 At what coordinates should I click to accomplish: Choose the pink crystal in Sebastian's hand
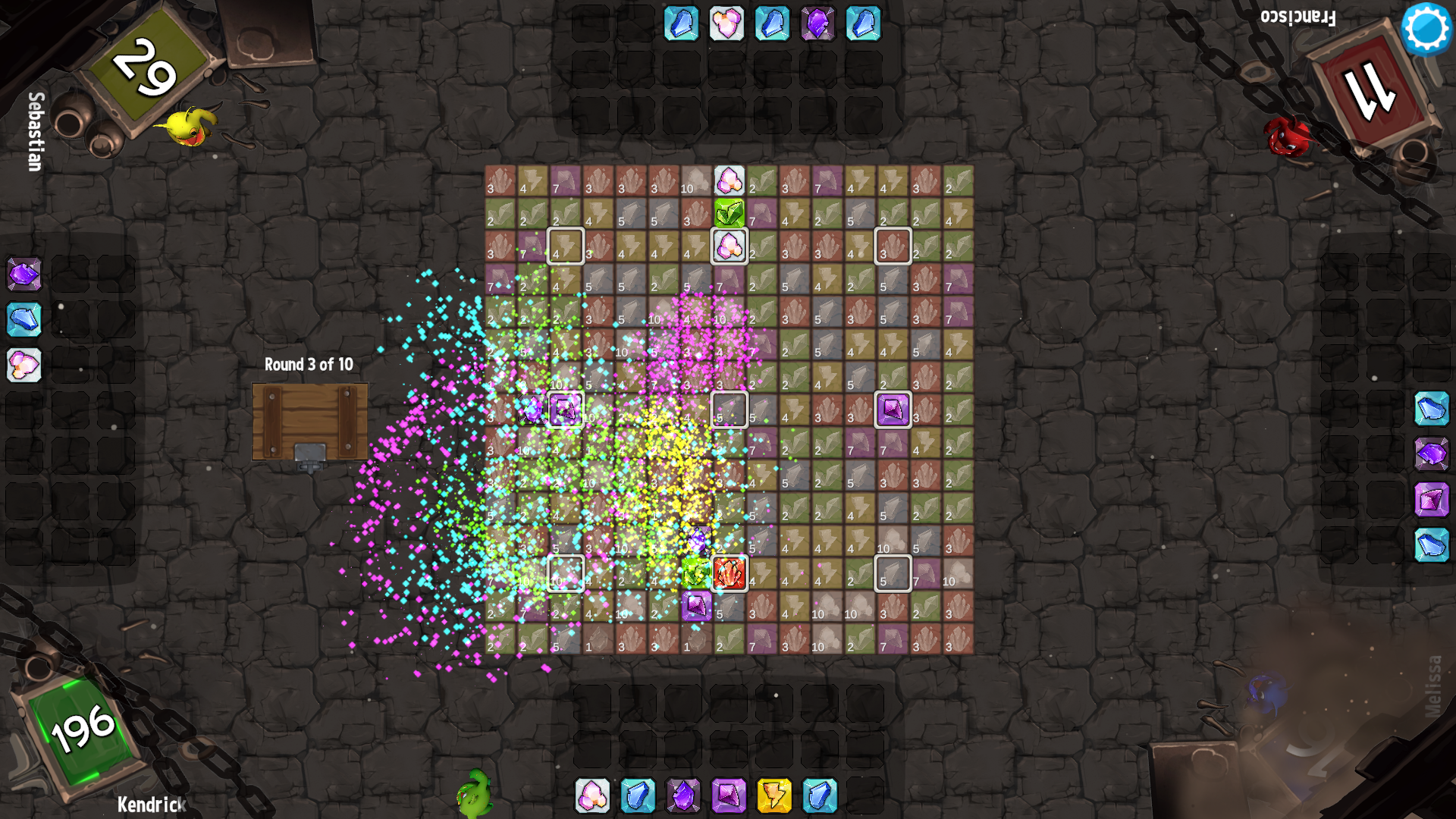pos(24,365)
